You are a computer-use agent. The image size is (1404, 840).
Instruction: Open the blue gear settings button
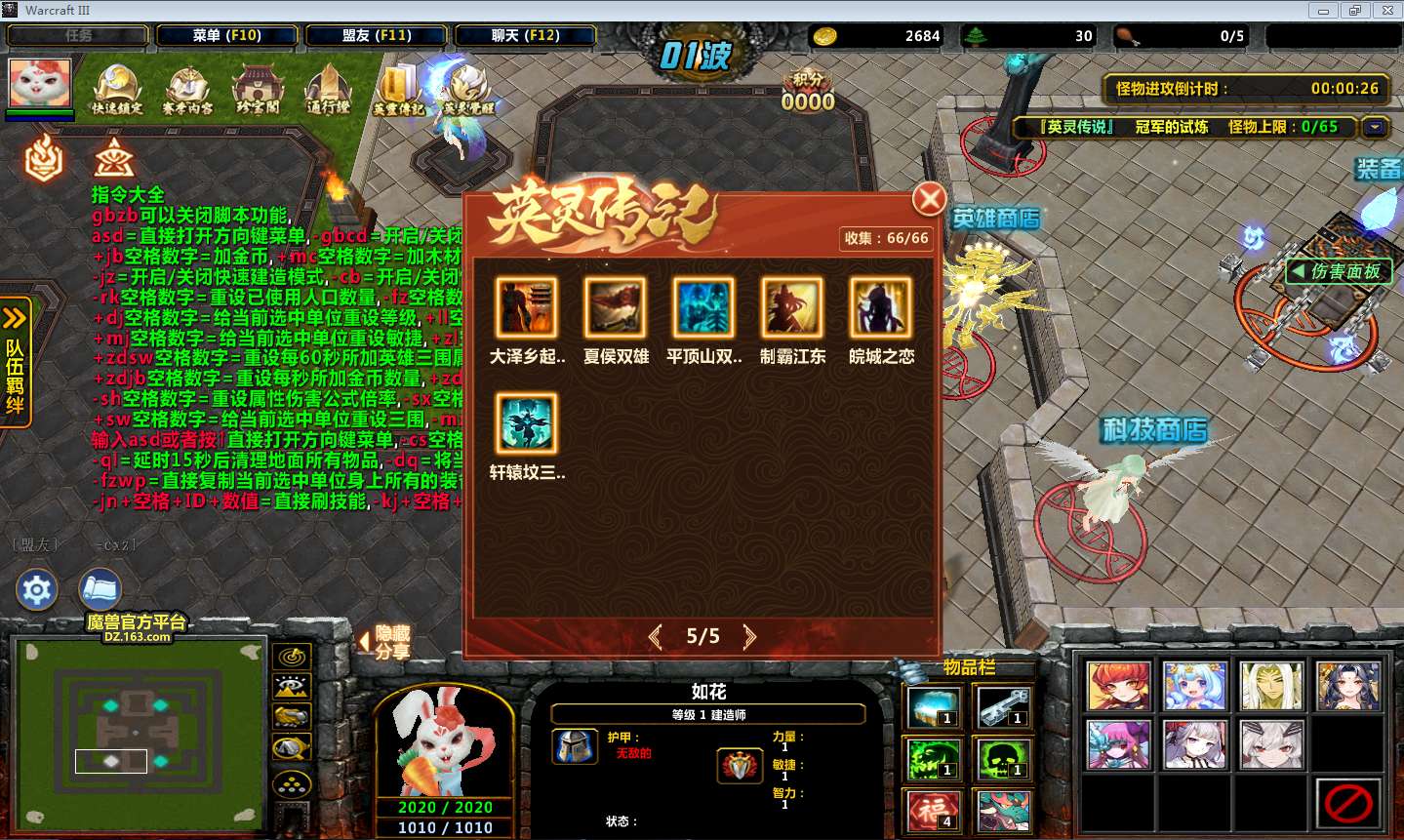click(37, 590)
